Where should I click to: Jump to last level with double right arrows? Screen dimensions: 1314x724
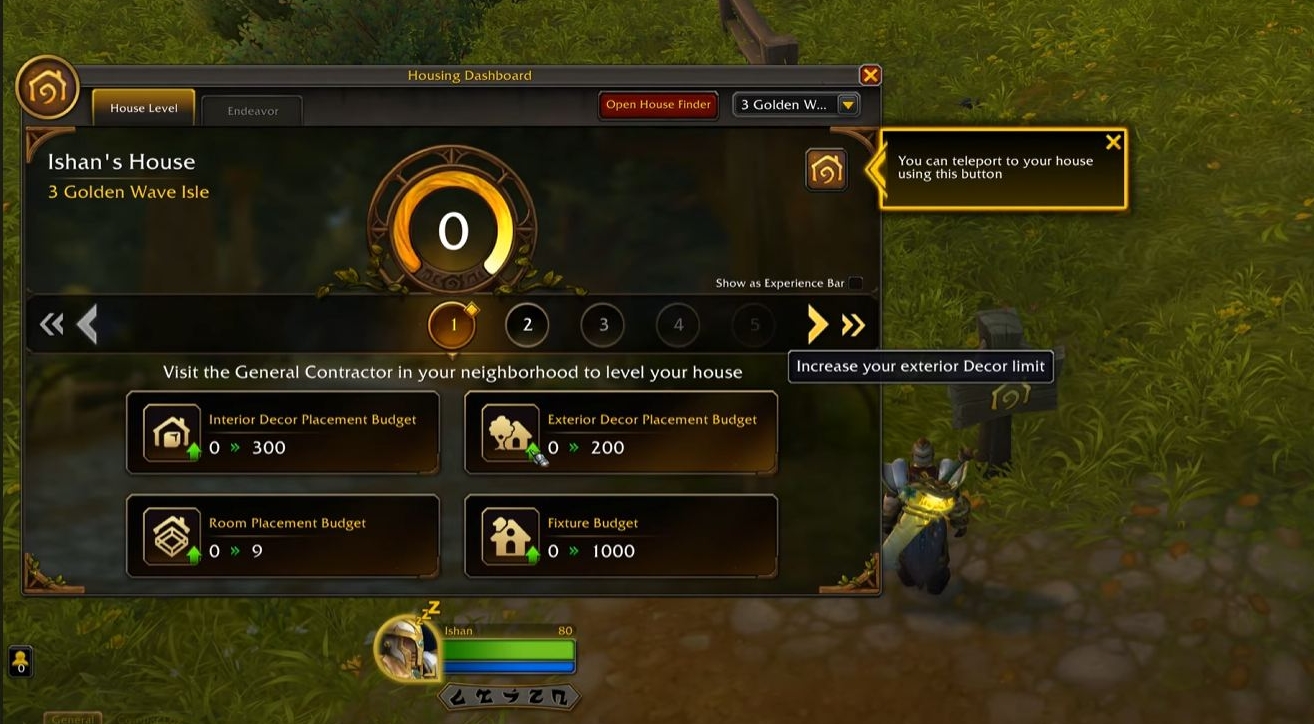[x=853, y=324]
